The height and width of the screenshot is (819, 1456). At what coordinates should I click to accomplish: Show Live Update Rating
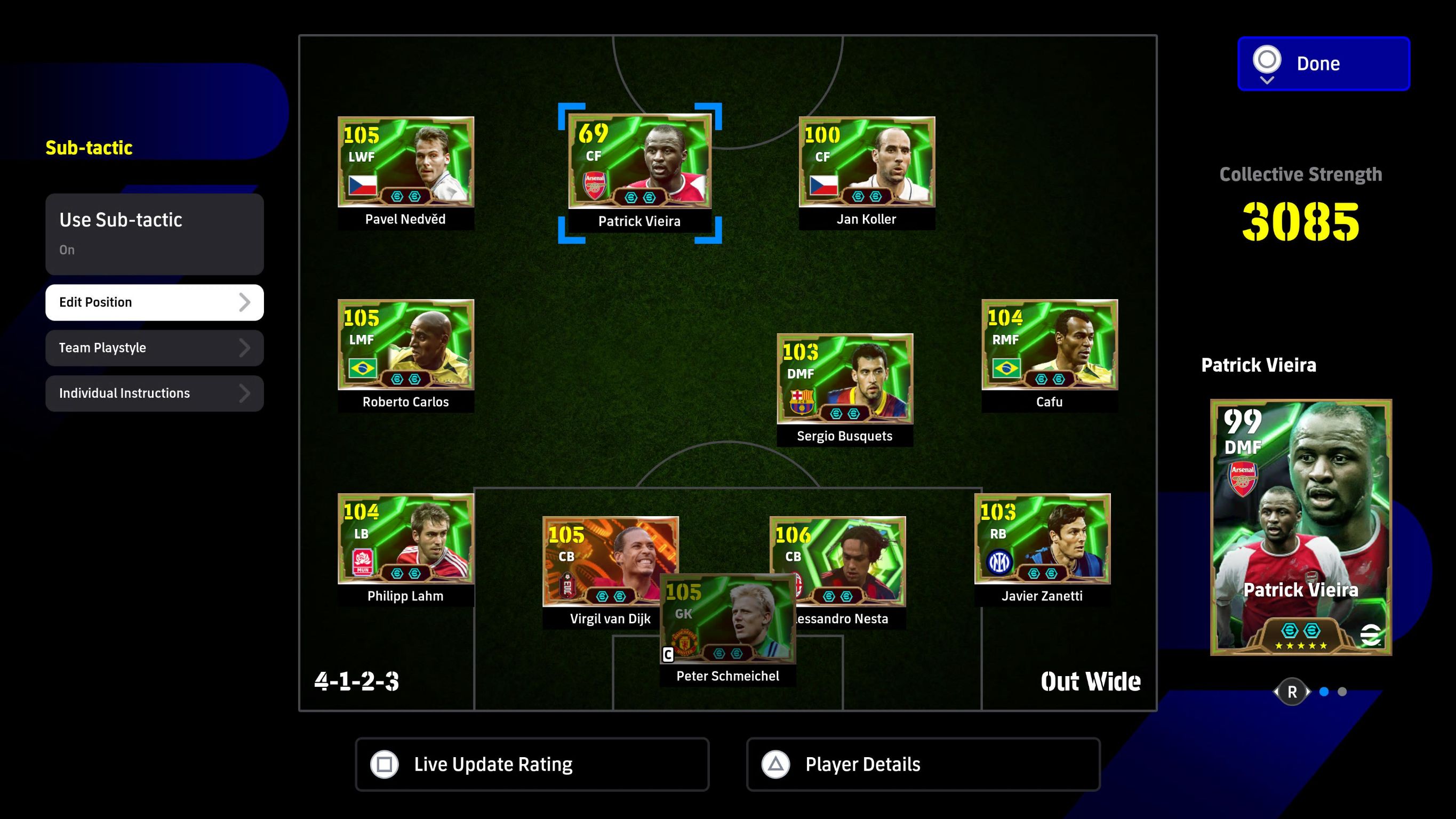pyautogui.click(x=532, y=764)
